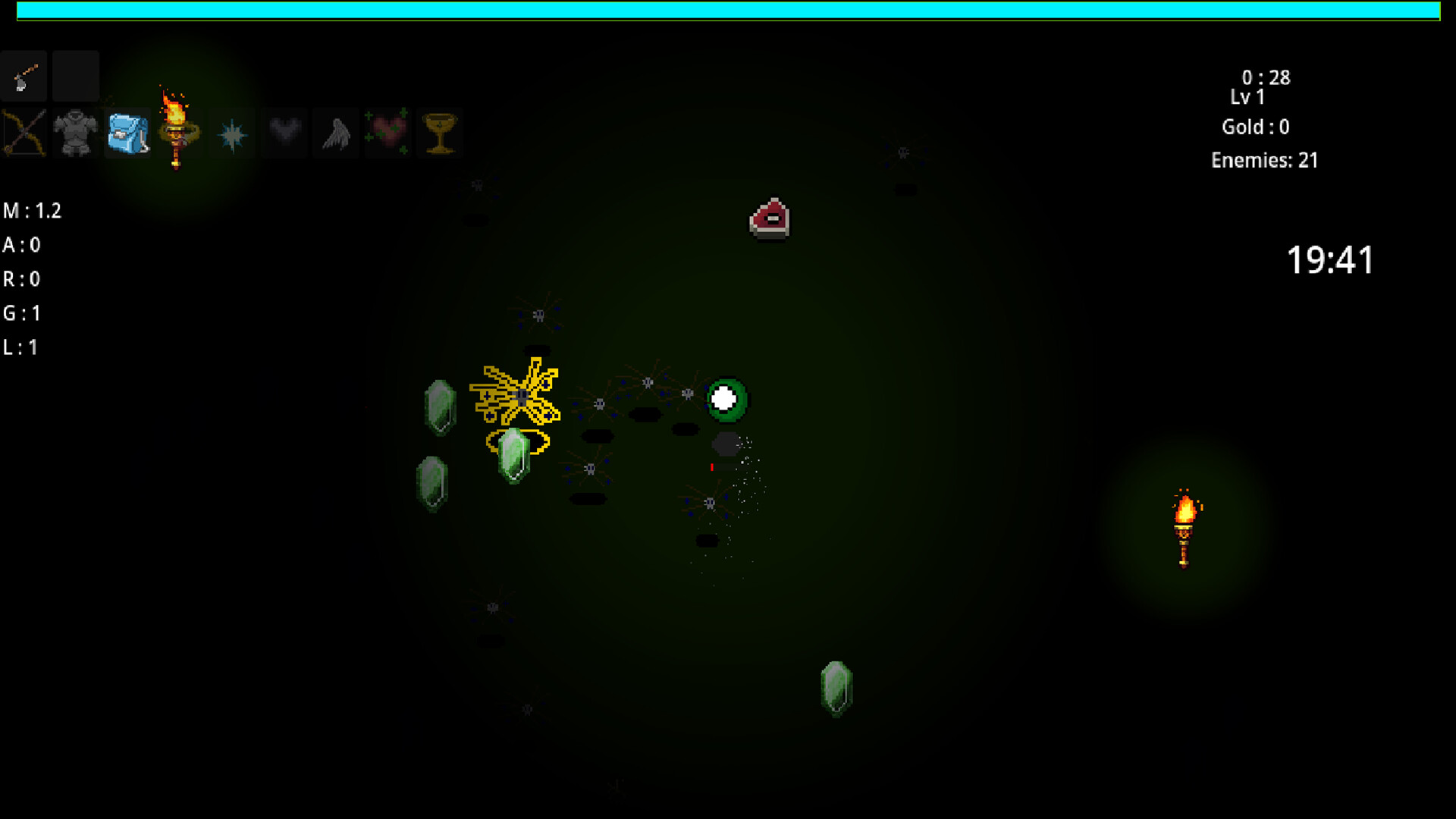Viewport: 1456px width, 819px height.
Task: Select the axe weapon slot icon
Action: pos(24,76)
